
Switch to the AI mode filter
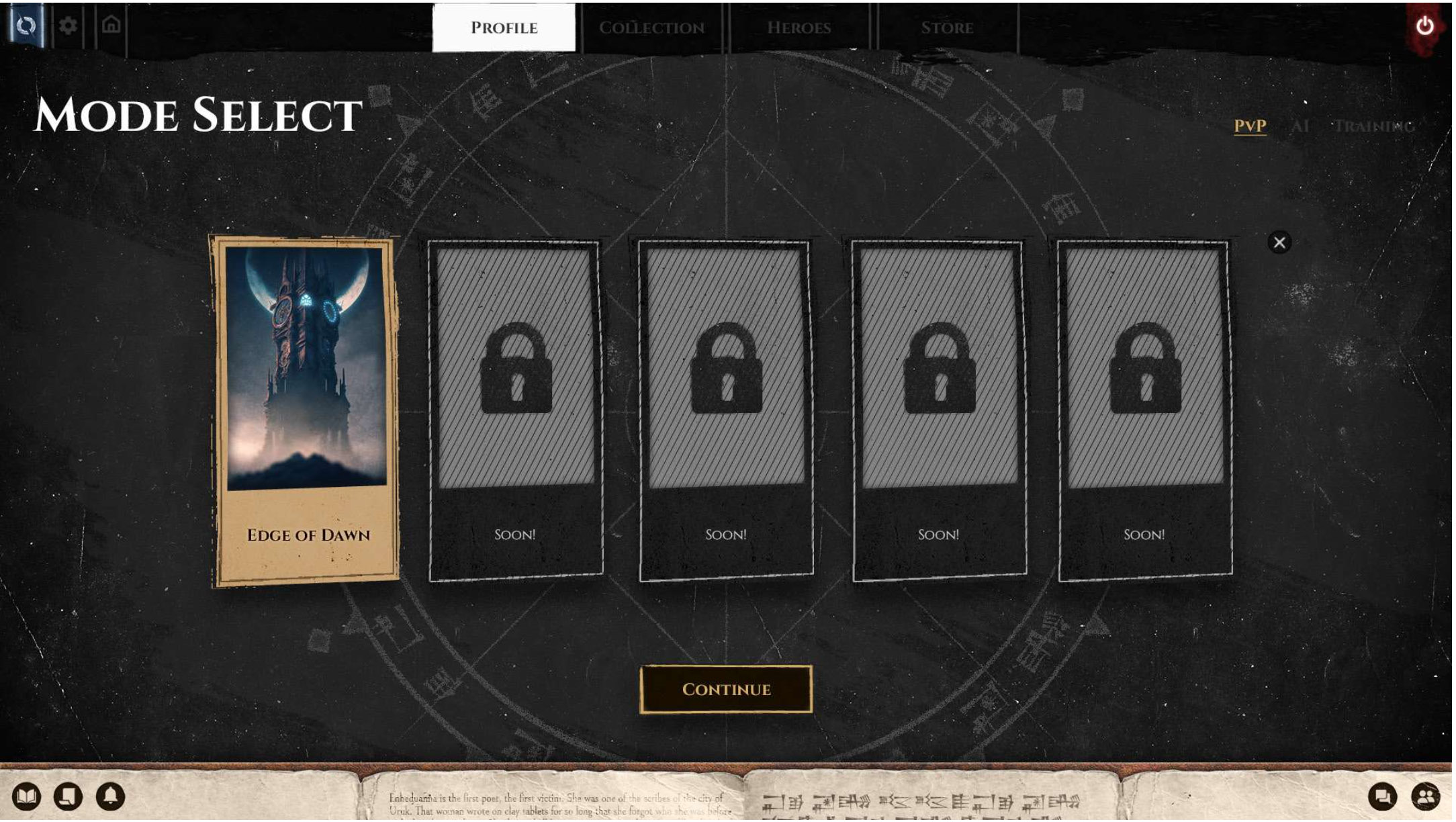click(1300, 126)
